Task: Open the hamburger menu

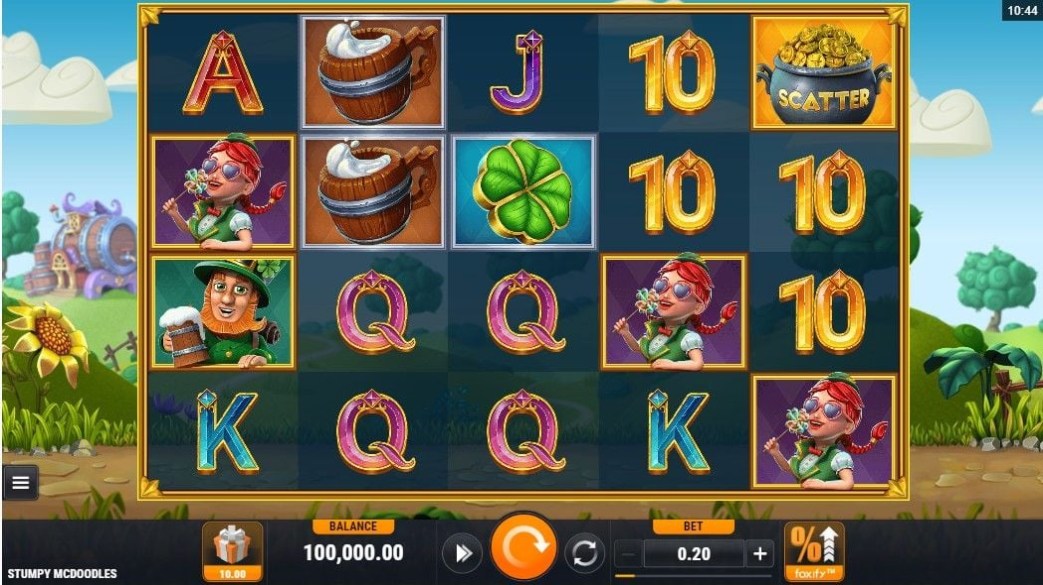Action: (20, 484)
